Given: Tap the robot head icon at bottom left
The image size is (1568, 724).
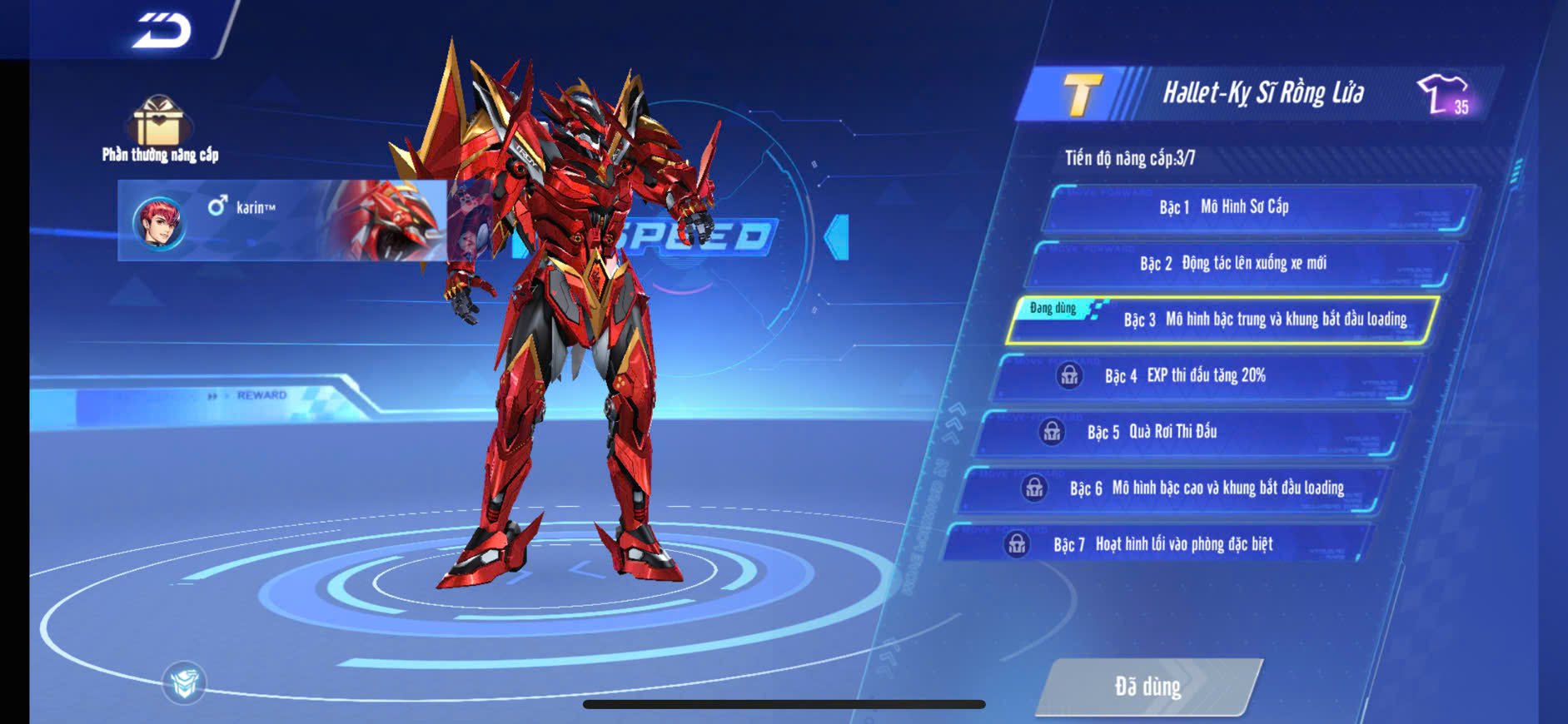Looking at the screenshot, I should (184, 683).
